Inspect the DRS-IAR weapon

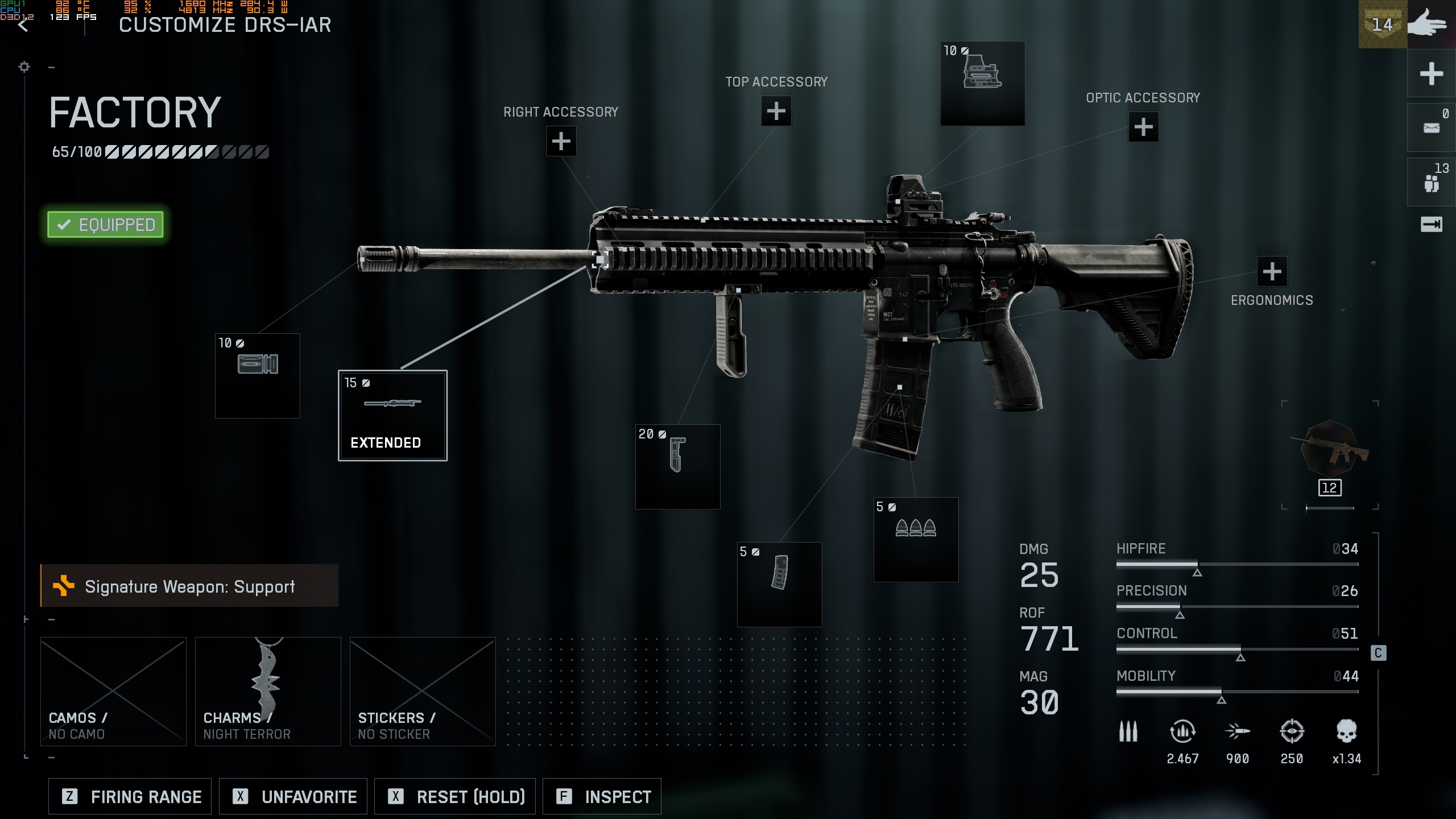coord(602,796)
